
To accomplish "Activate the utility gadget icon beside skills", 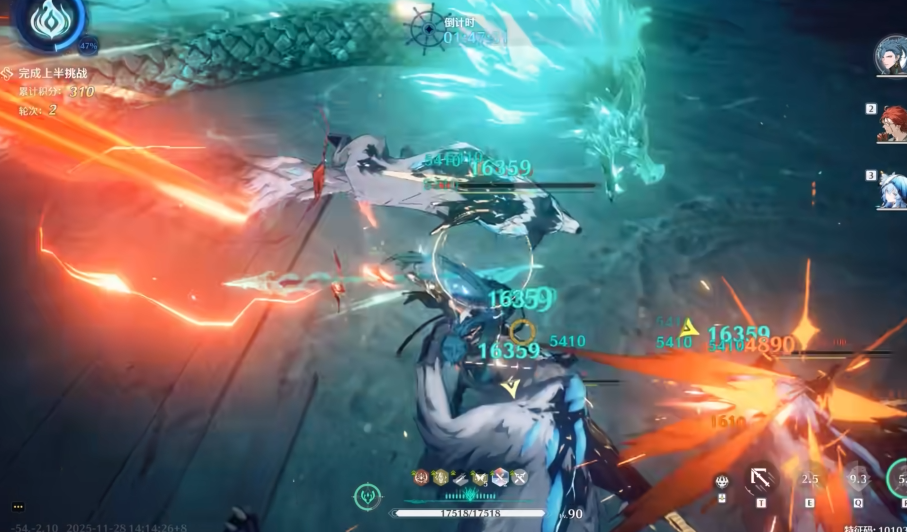I will click(x=721, y=482).
